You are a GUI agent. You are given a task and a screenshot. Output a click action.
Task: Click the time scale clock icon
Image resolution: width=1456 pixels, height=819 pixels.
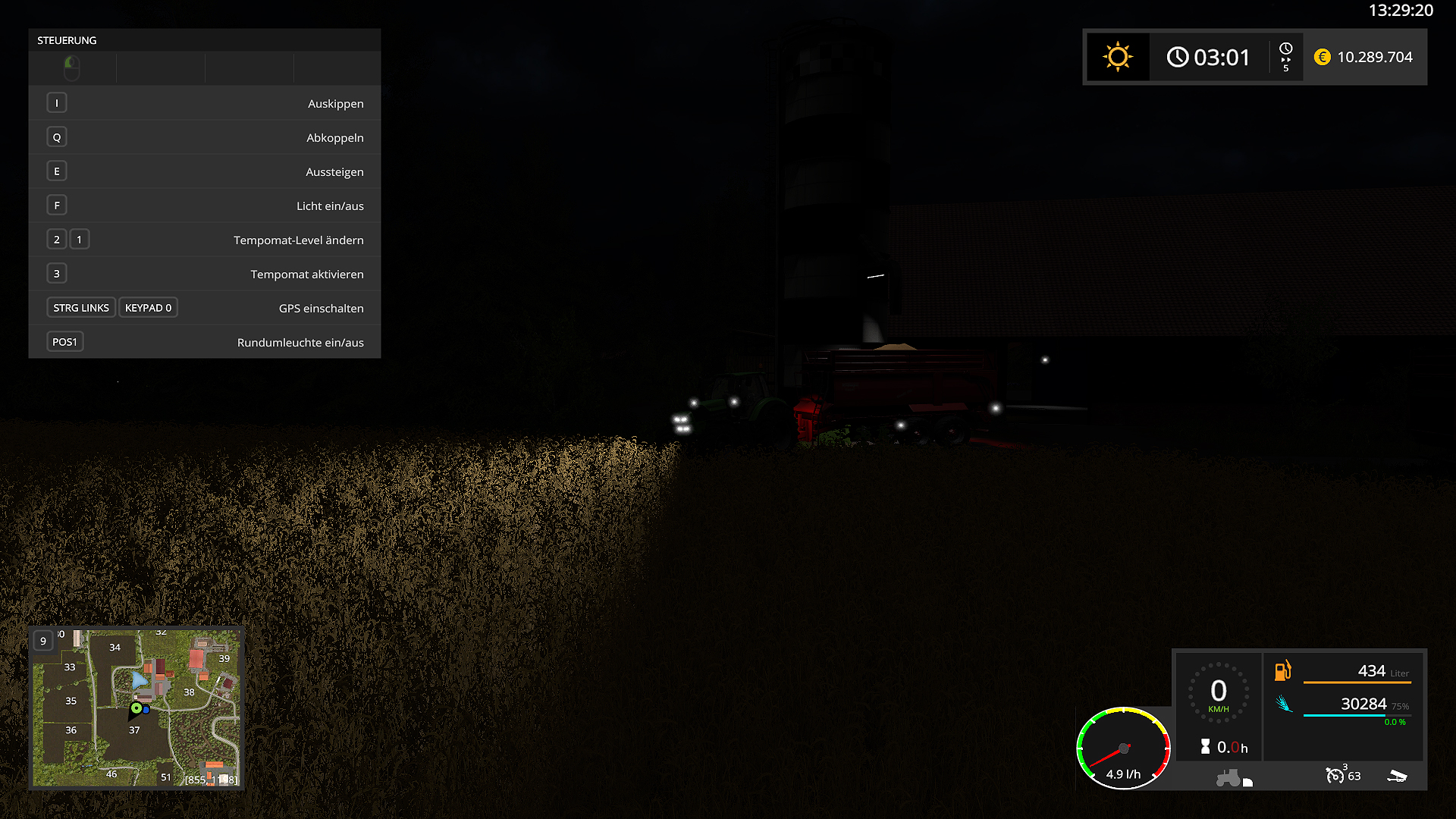(x=1285, y=49)
